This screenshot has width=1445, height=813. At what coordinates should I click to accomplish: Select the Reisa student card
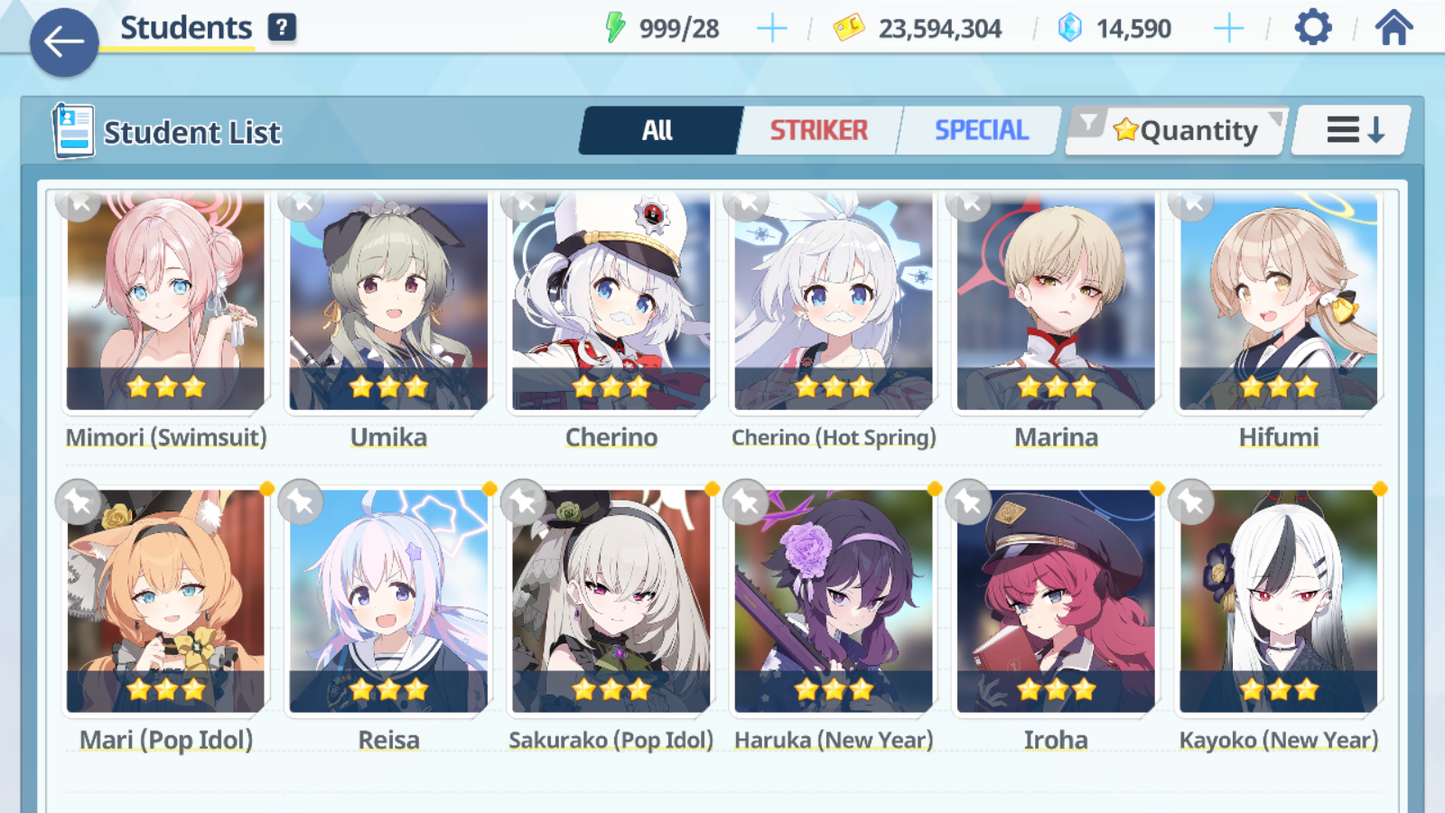pyautogui.click(x=388, y=602)
